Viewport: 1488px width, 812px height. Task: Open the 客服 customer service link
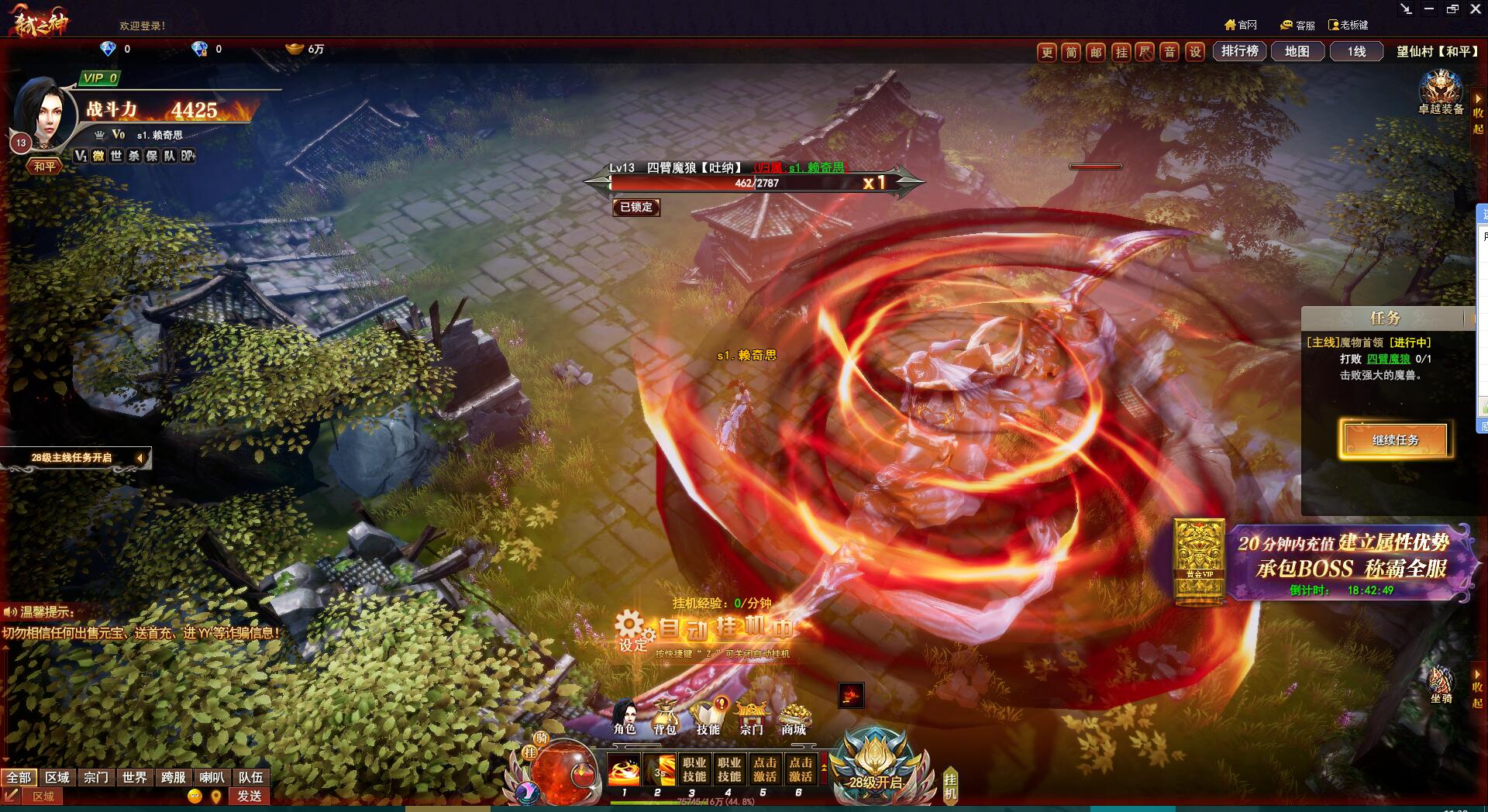click(1298, 26)
